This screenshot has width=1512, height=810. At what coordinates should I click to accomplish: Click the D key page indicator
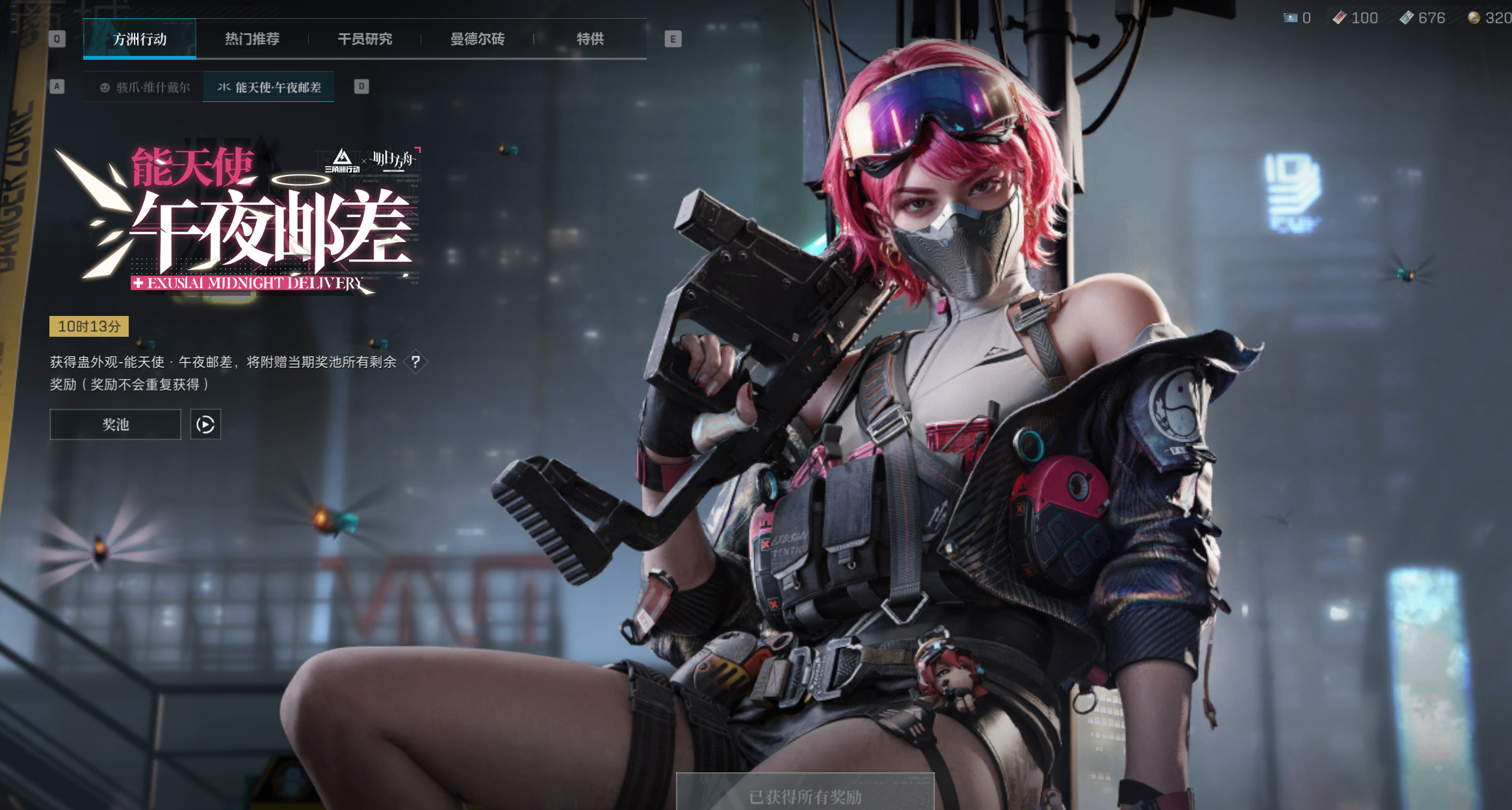[x=361, y=86]
